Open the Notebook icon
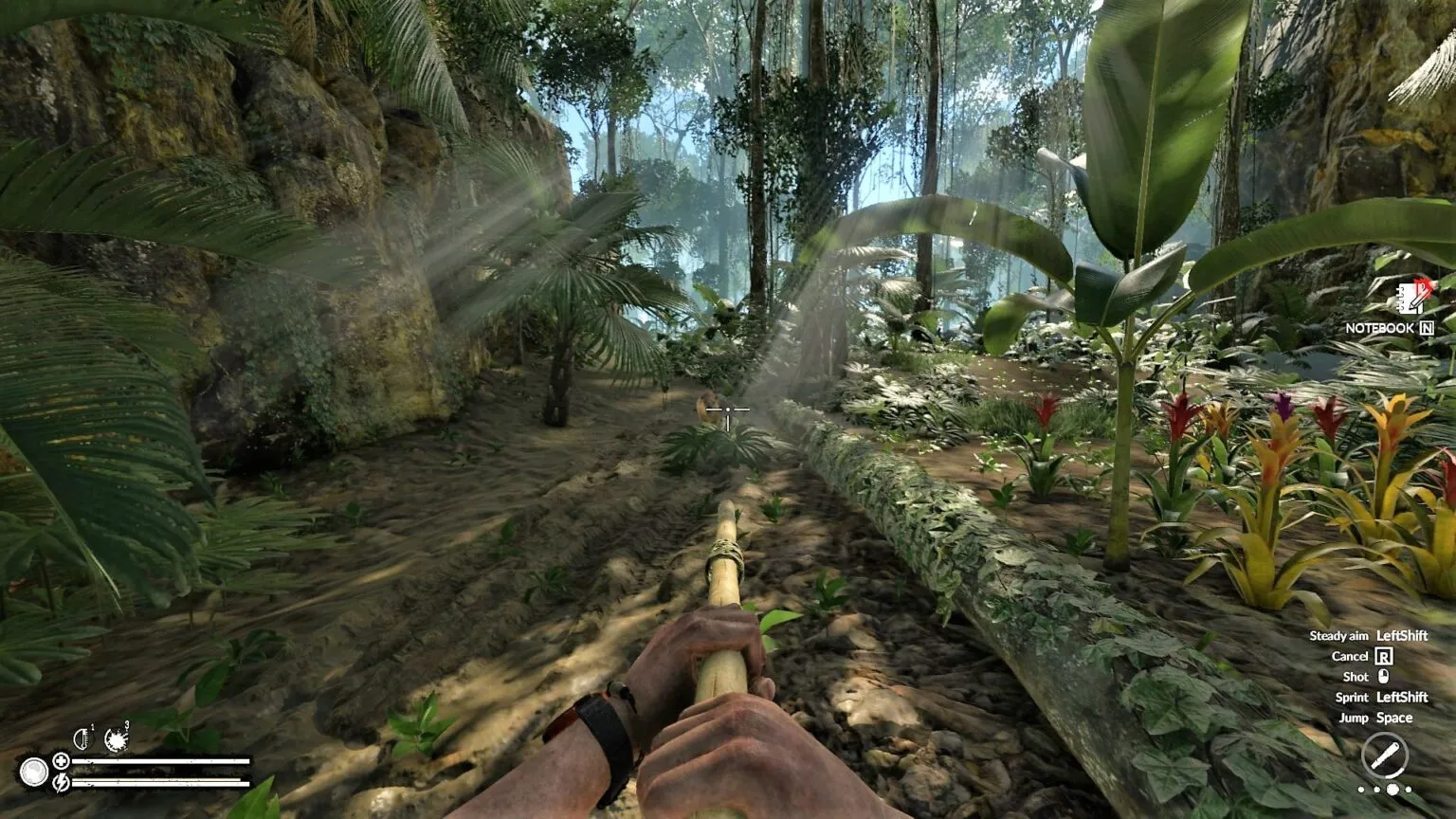Screen dimensions: 1456x819 [1410, 298]
